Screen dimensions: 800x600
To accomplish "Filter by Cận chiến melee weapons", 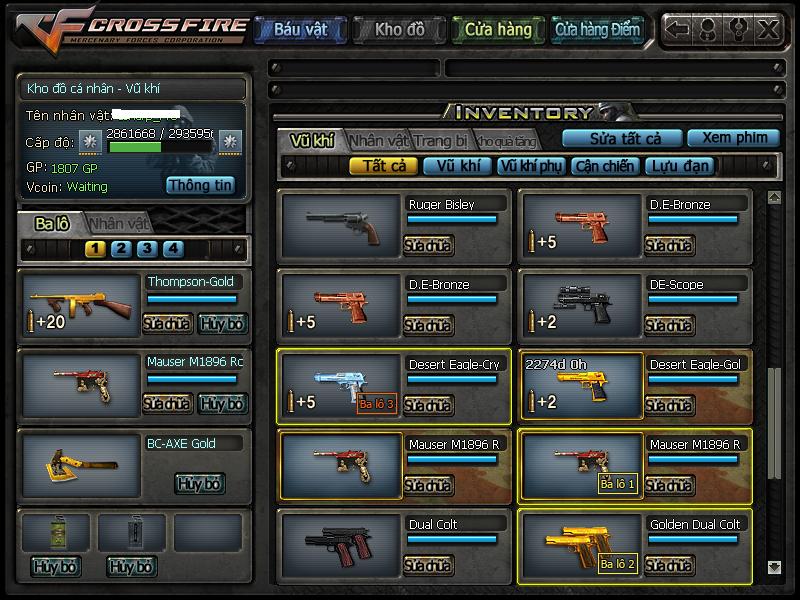I will (x=605, y=166).
